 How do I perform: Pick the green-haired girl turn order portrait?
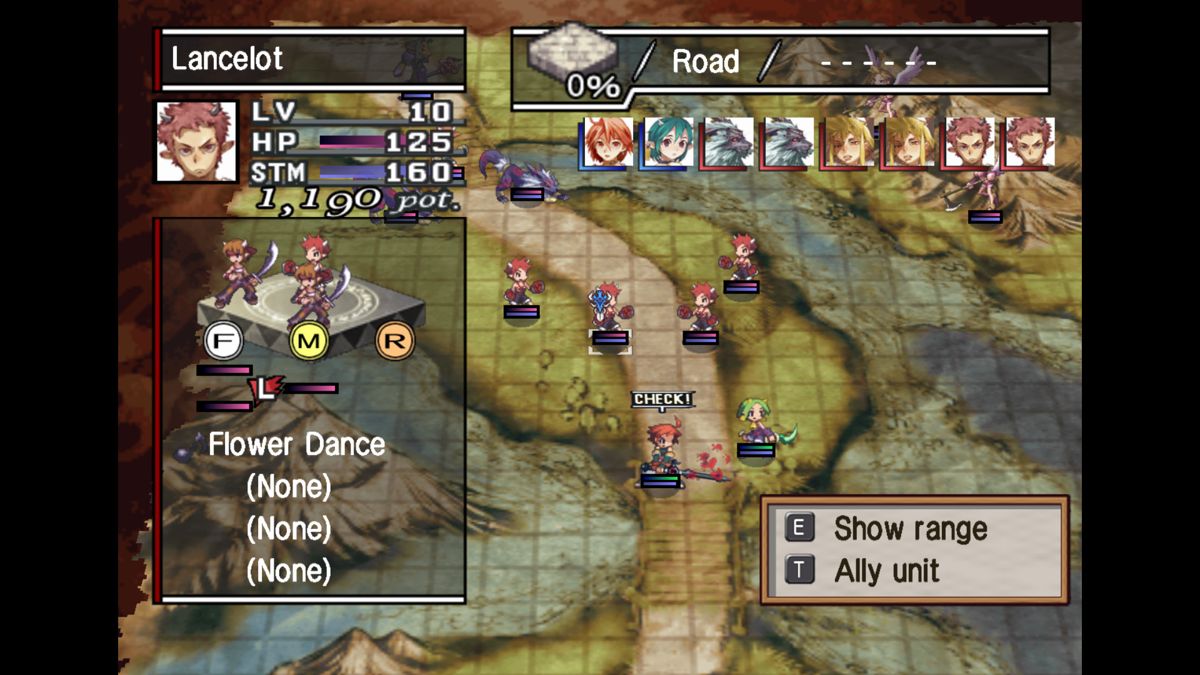668,142
